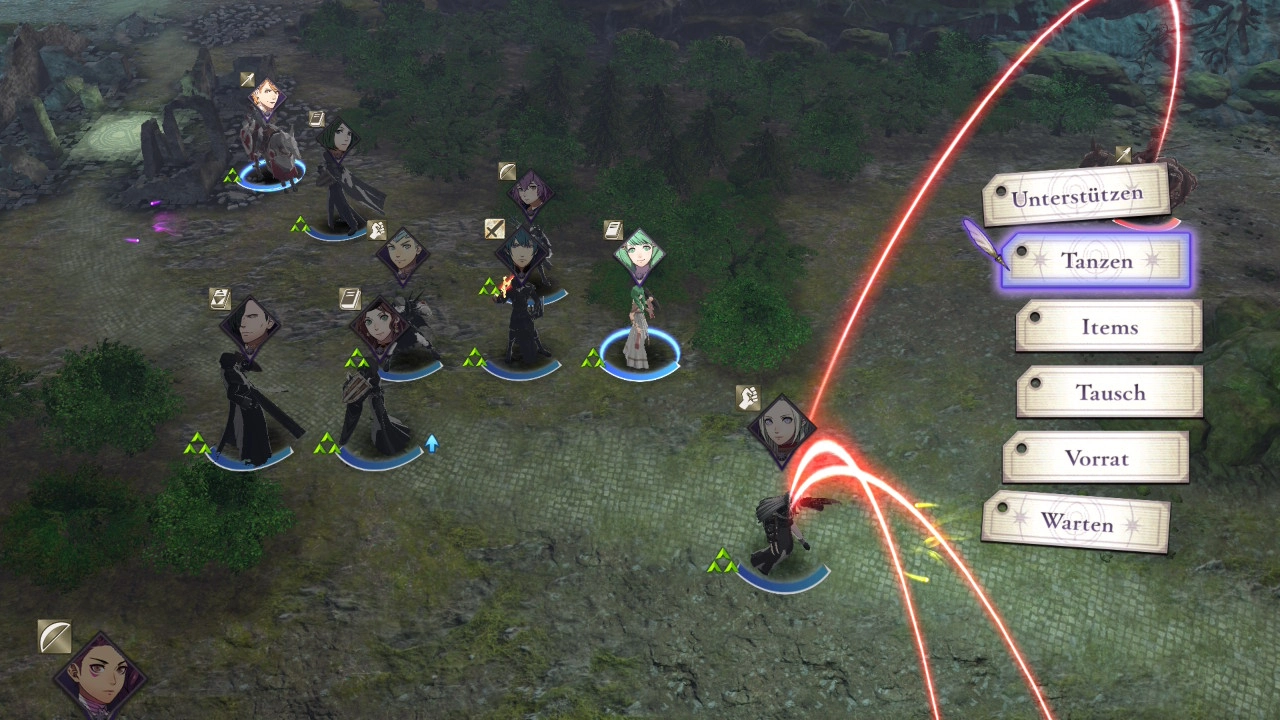Open the Vorrat convoy option
This screenshot has height=720, width=1280.
pyautogui.click(x=1096, y=458)
